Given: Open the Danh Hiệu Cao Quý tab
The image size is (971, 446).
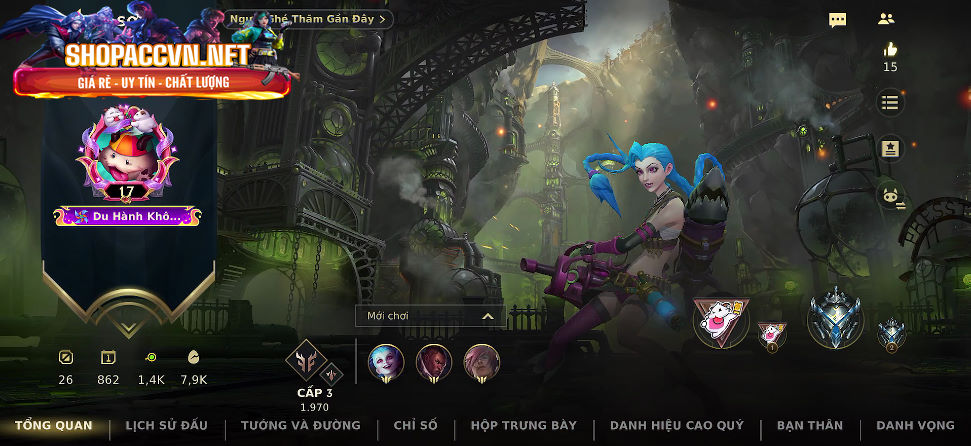Looking at the screenshot, I should click(677, 426).
